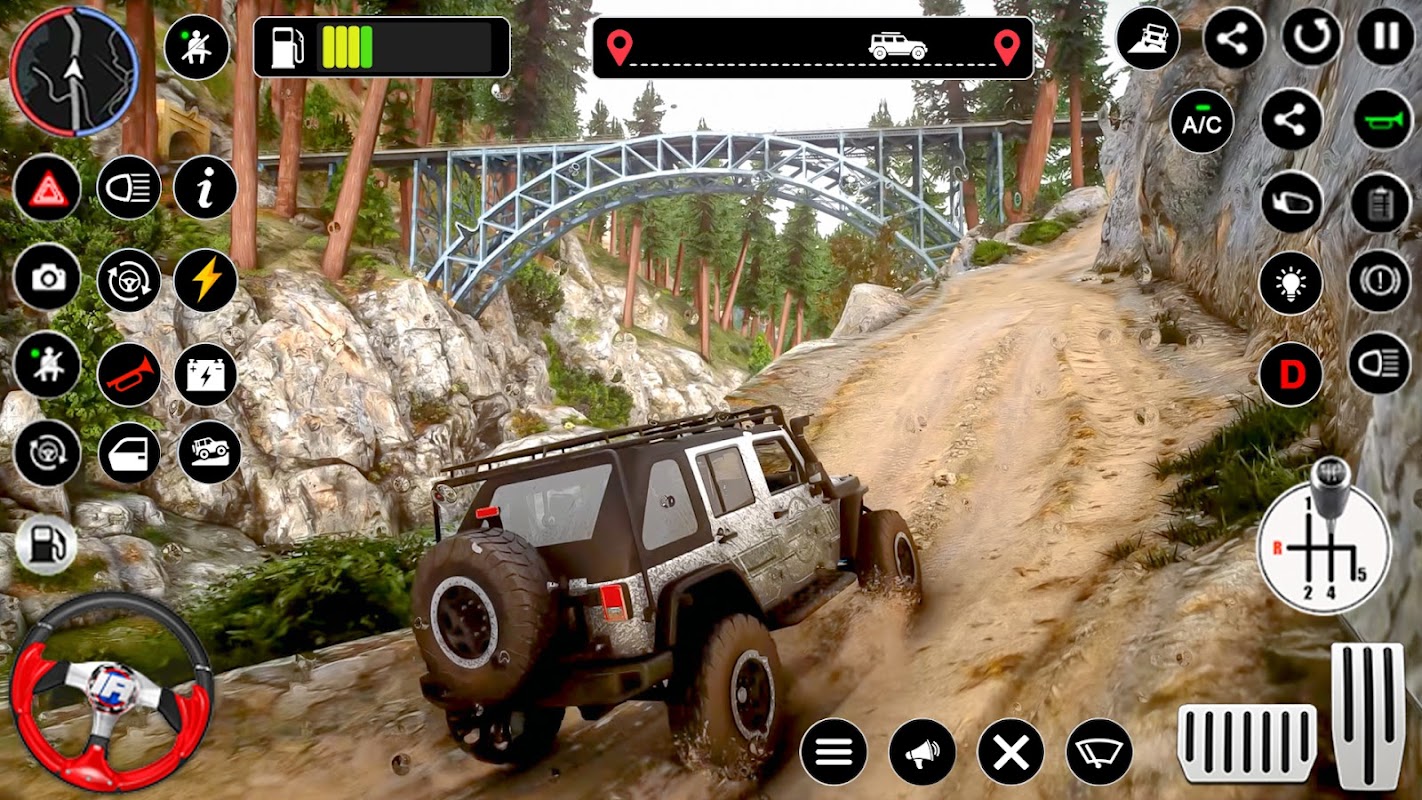Pause the game
Screen dimensions: 1422x800
(x=1386, y=38)
